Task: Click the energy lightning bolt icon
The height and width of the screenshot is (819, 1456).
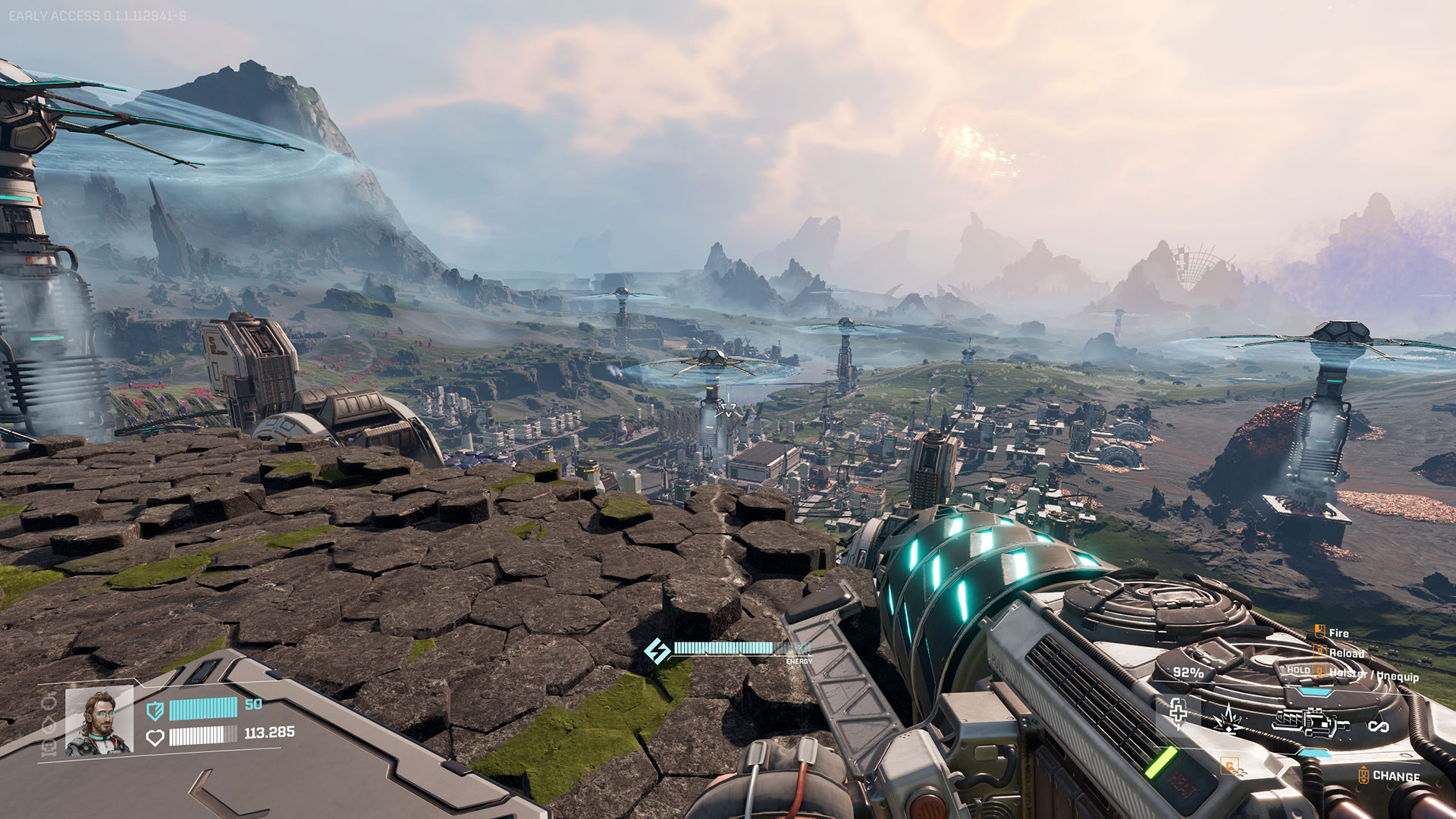Action: coord(657,650)
